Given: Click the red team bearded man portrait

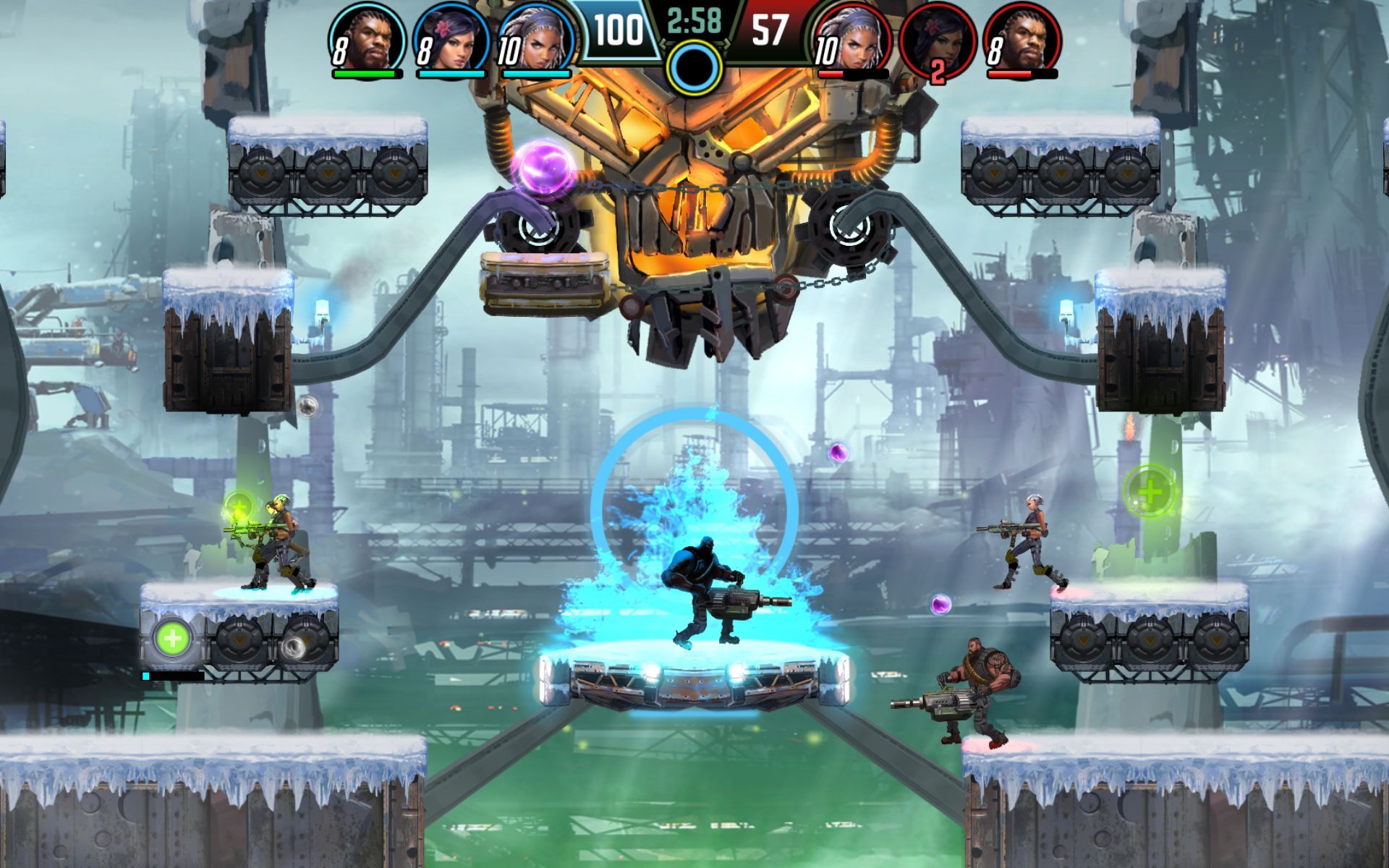Looking at the screenshot, I should [x=1023, y=39].
